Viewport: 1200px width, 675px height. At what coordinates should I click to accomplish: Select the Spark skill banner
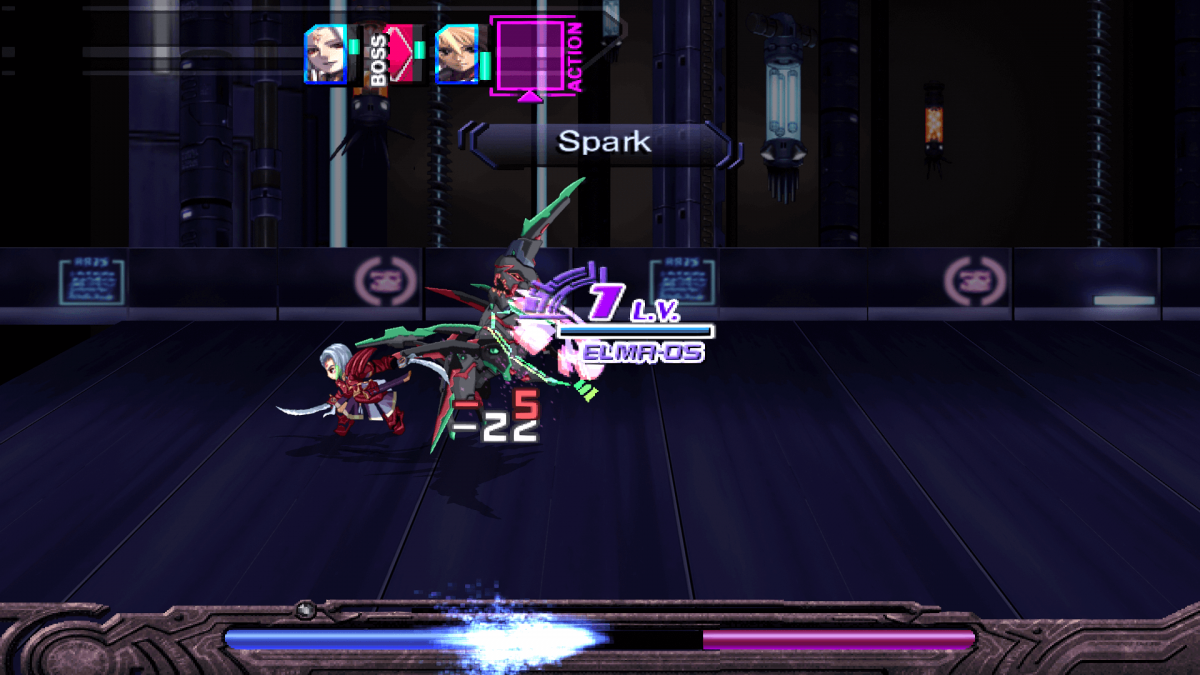click(x=602, y=142)
